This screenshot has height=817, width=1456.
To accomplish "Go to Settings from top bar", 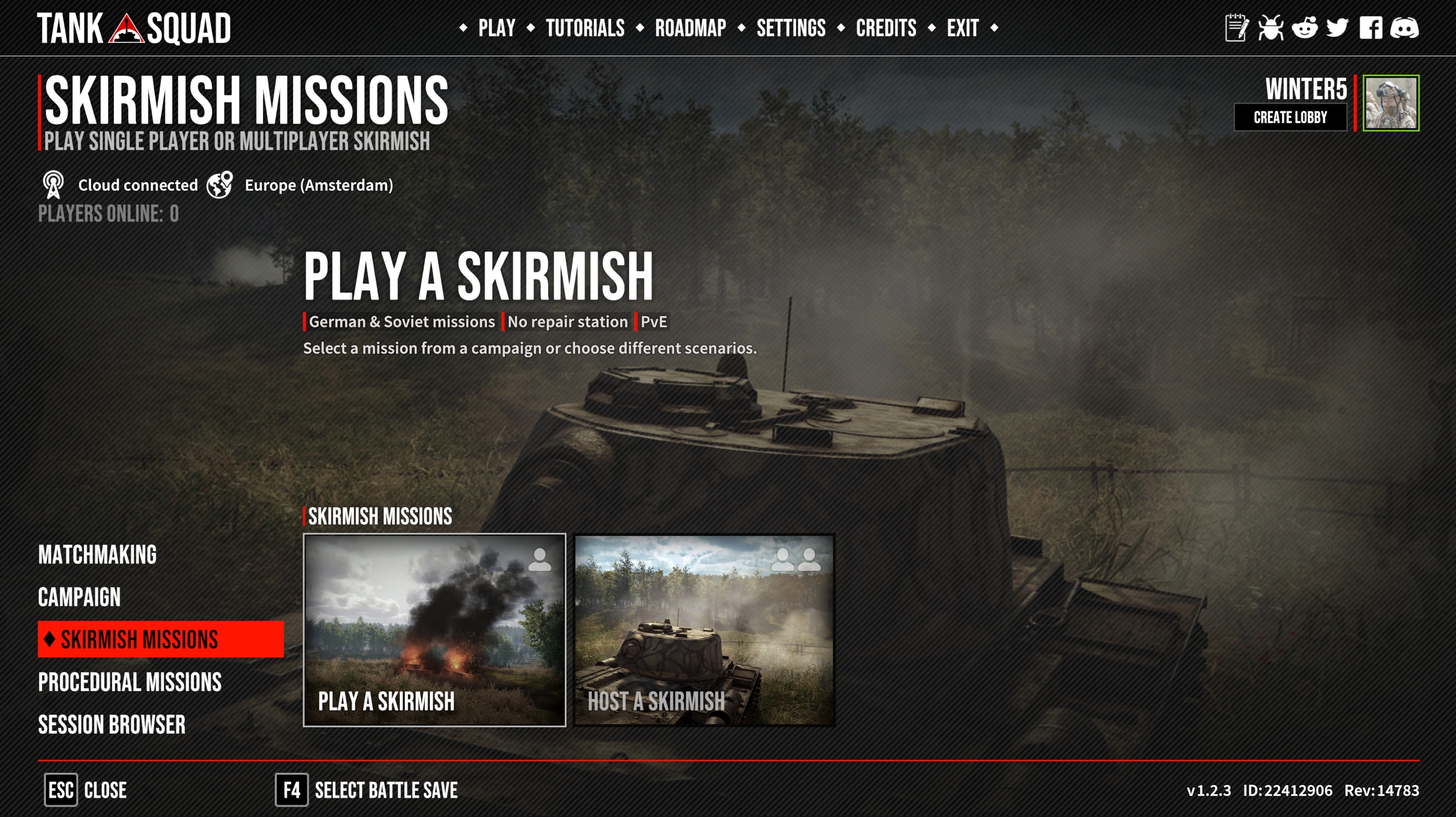I will pos(791,28).
